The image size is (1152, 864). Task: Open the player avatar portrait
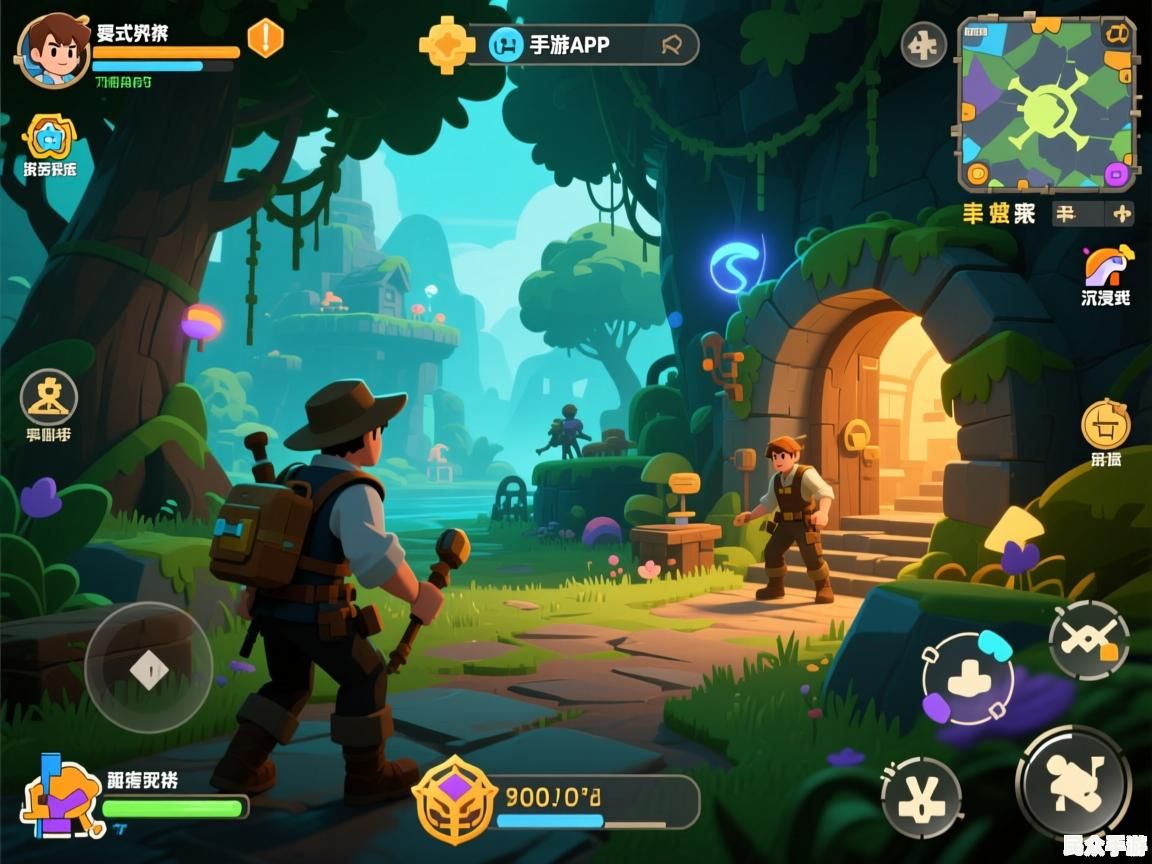(53, 51)
